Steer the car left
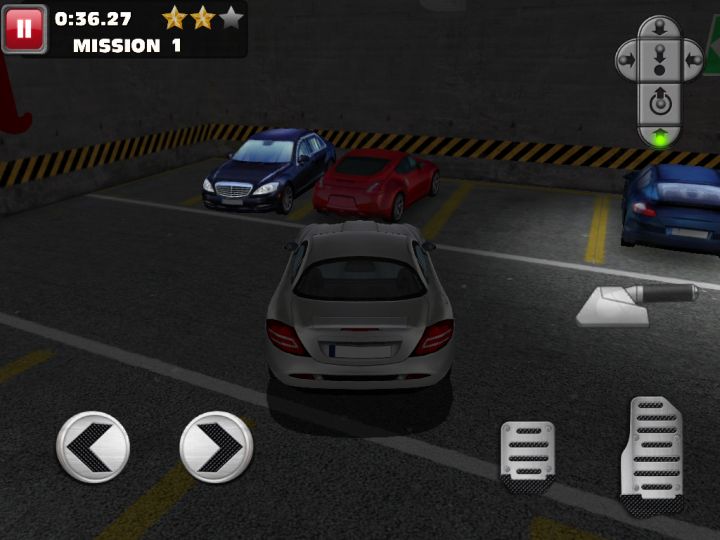This screenshot has width=720, height=540. coord(93,447)
